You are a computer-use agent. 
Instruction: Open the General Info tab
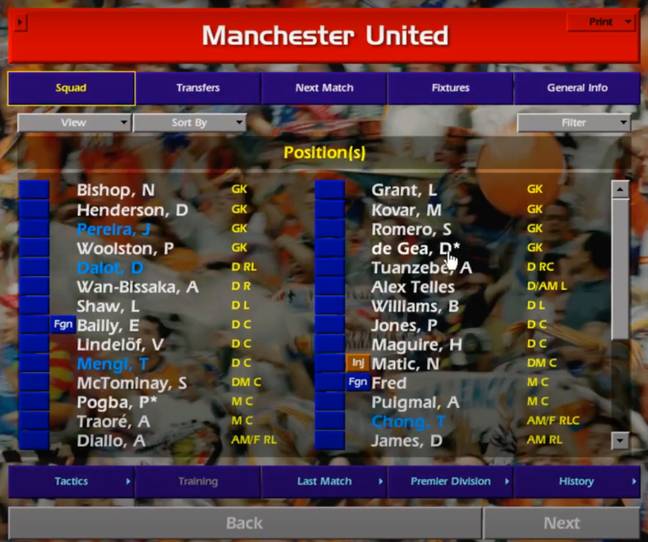coord(577,88)
